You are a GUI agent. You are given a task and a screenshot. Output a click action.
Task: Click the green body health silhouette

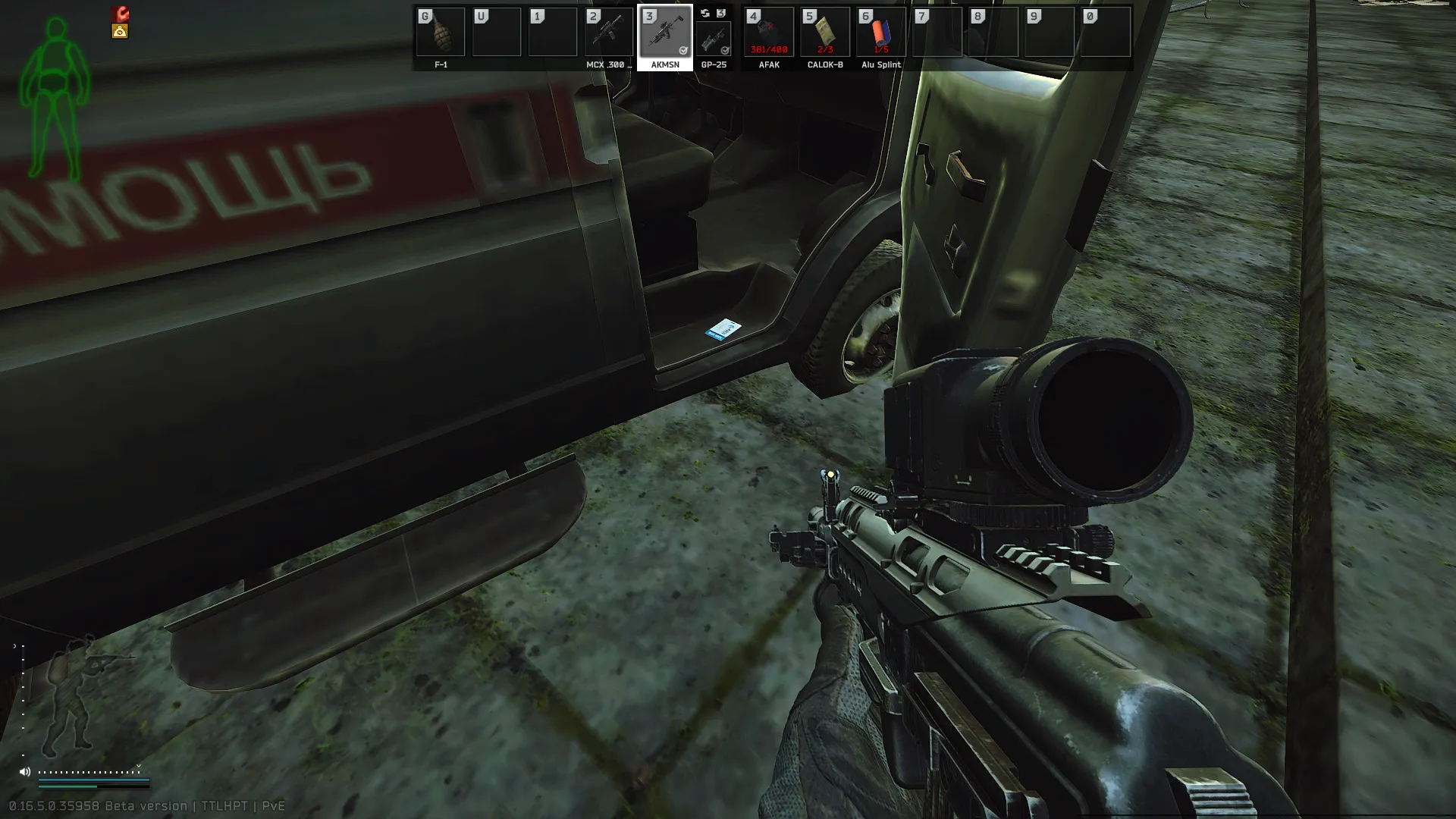click(55, 99)
